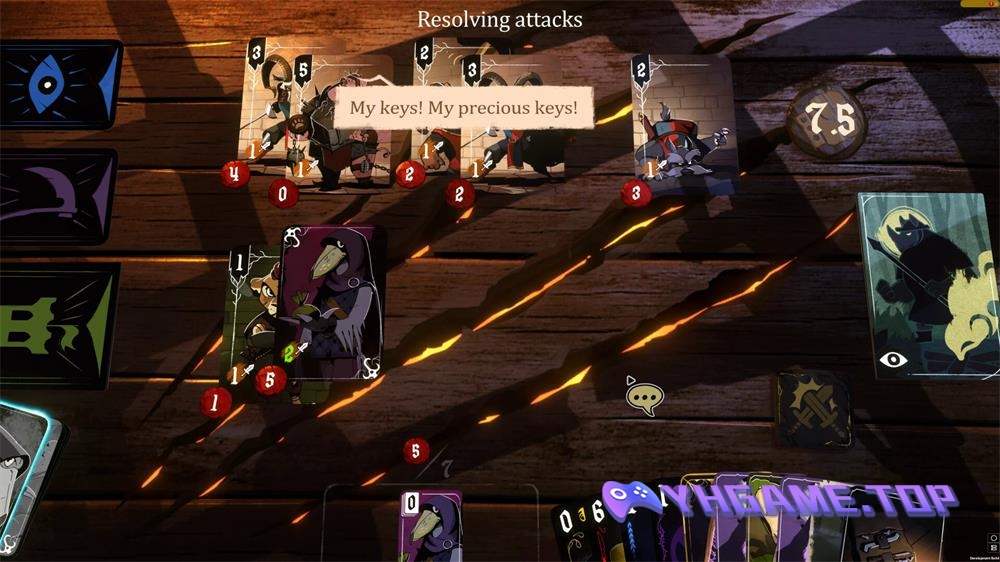Open the speech bubble chat icon
The height and width of the screenshot is (562, 1000).
(x=645, y=398)
